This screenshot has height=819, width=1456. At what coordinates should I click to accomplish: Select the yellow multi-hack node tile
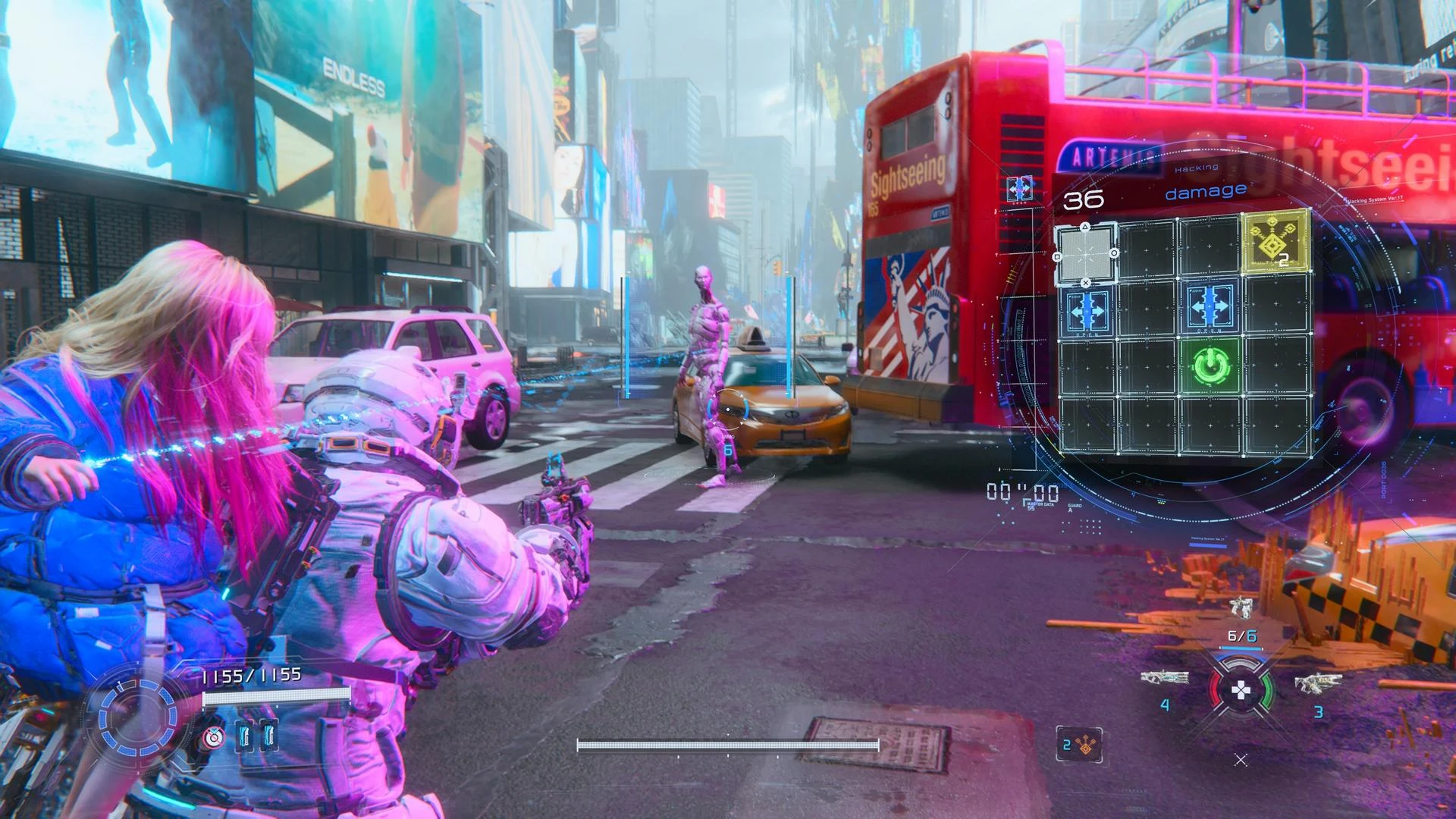pos(1275,242)
